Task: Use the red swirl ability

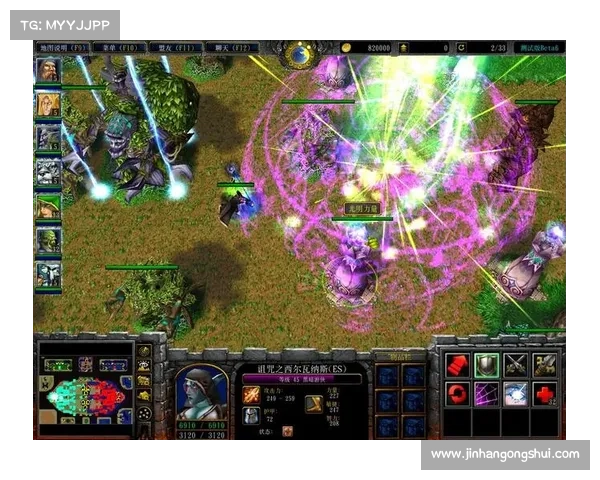Action: coord(456,394)
